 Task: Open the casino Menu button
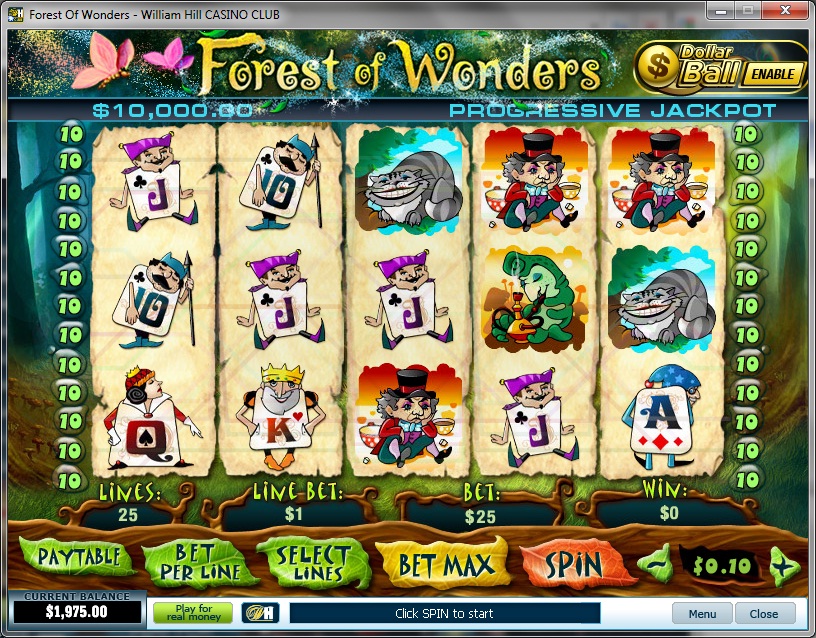click(x=702, y=614)
